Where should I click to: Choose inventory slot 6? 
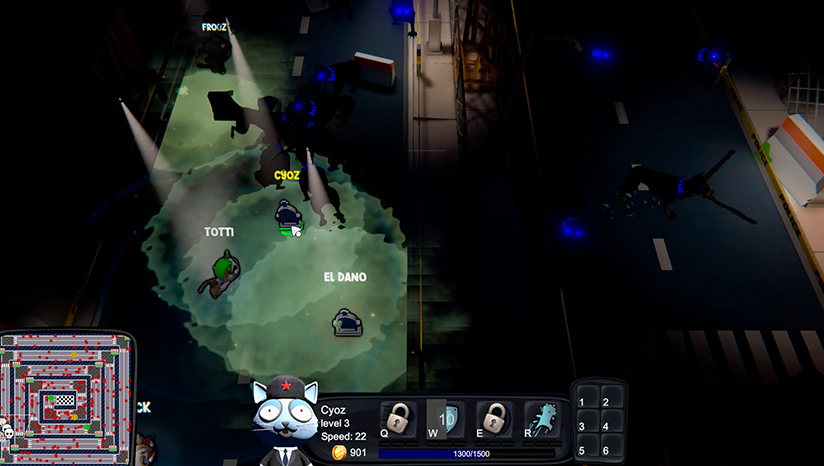610,449
